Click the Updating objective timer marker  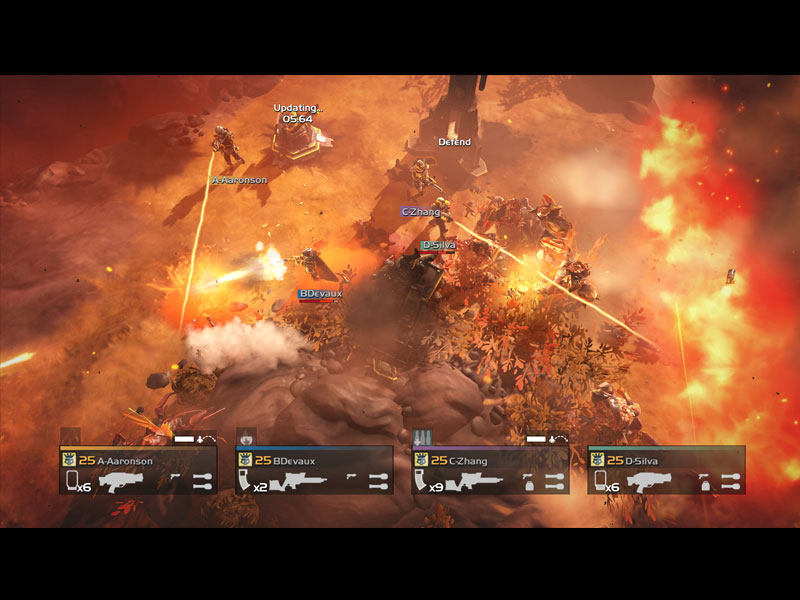point(296,113)
